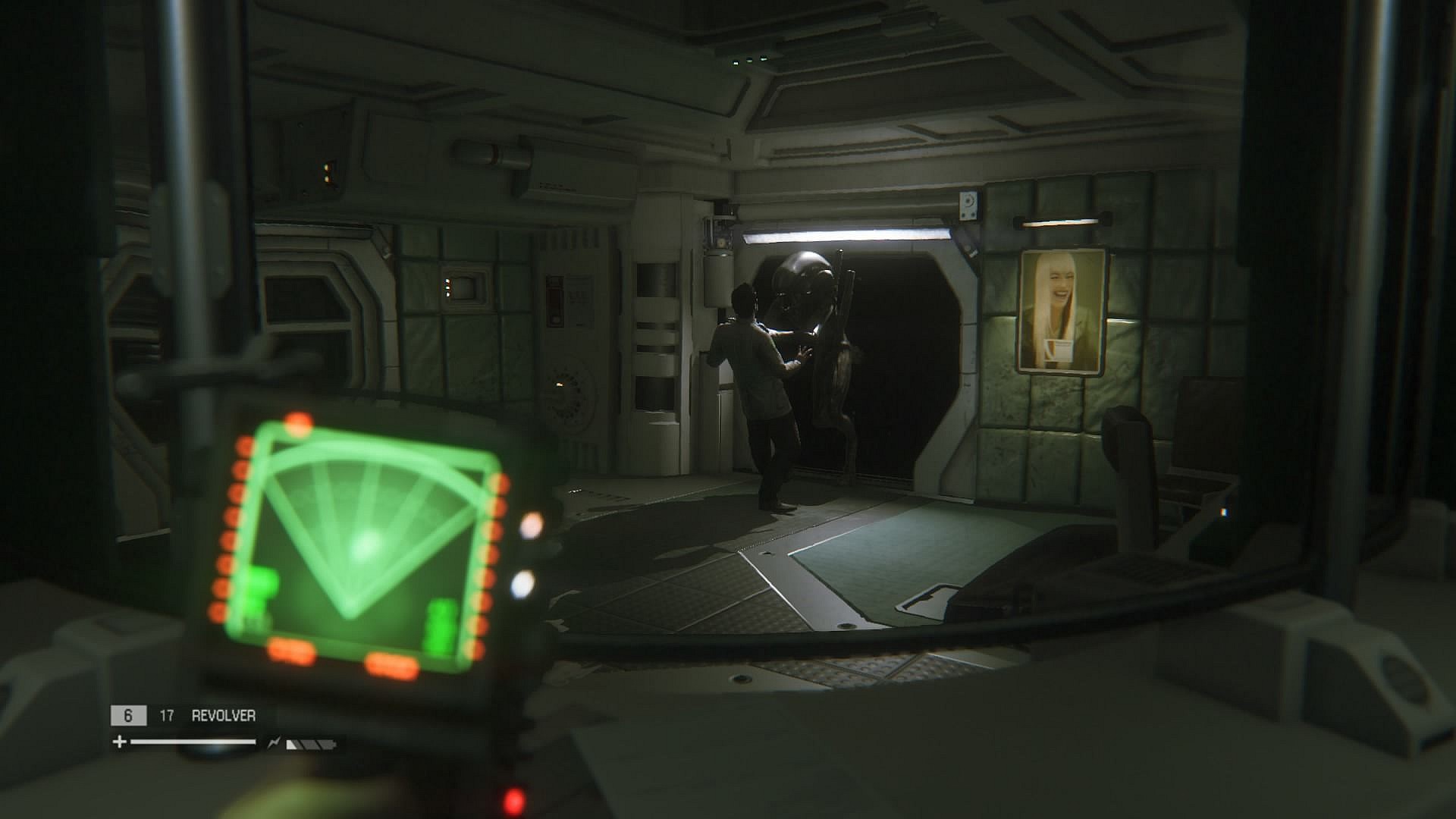
Task: Click the flashlight battery icon
Action: (x=309, y=744)
